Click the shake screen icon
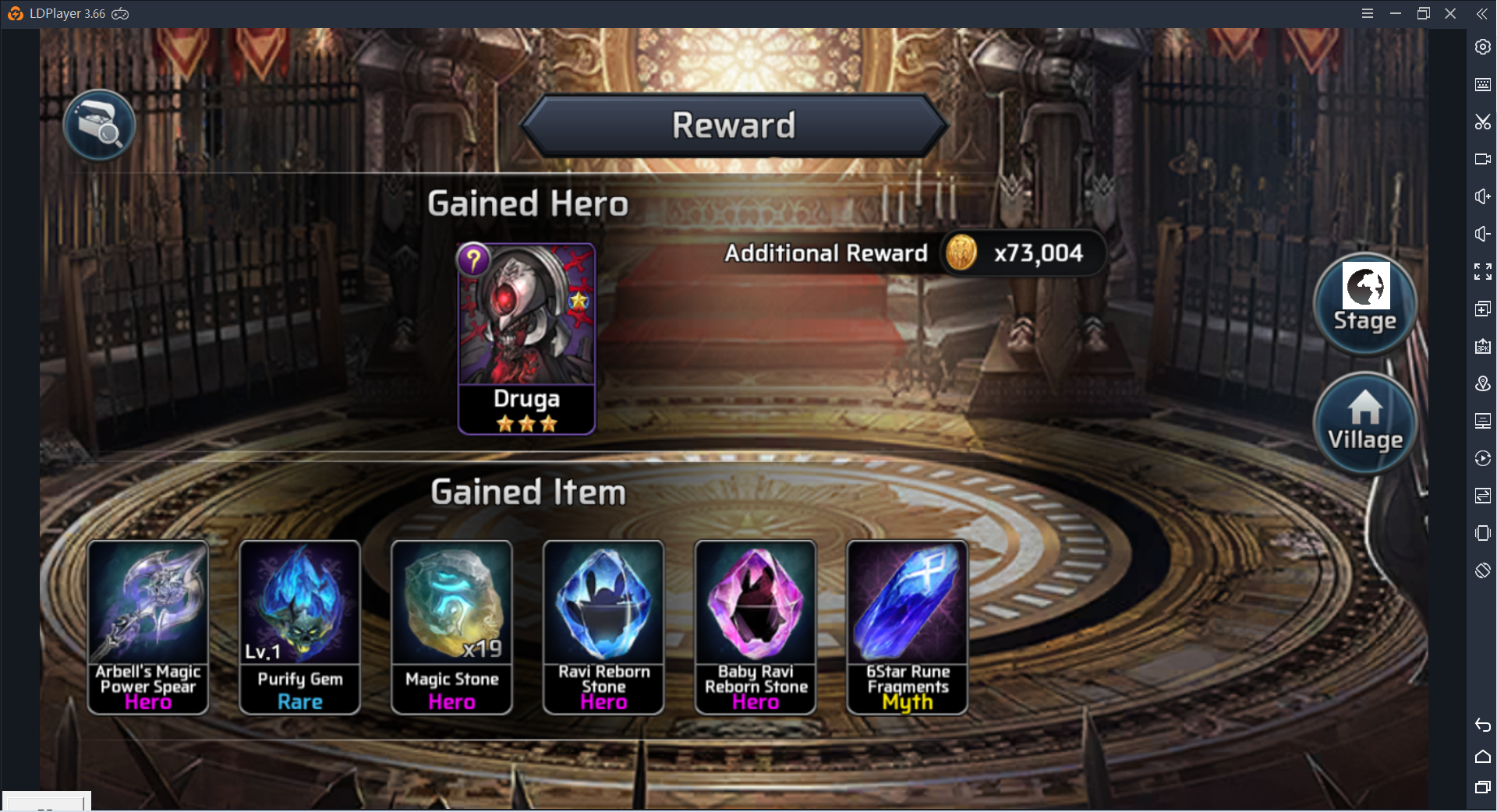Image resolution: width=1497 pixels, height=812 pixels. tap(1482, 533)
